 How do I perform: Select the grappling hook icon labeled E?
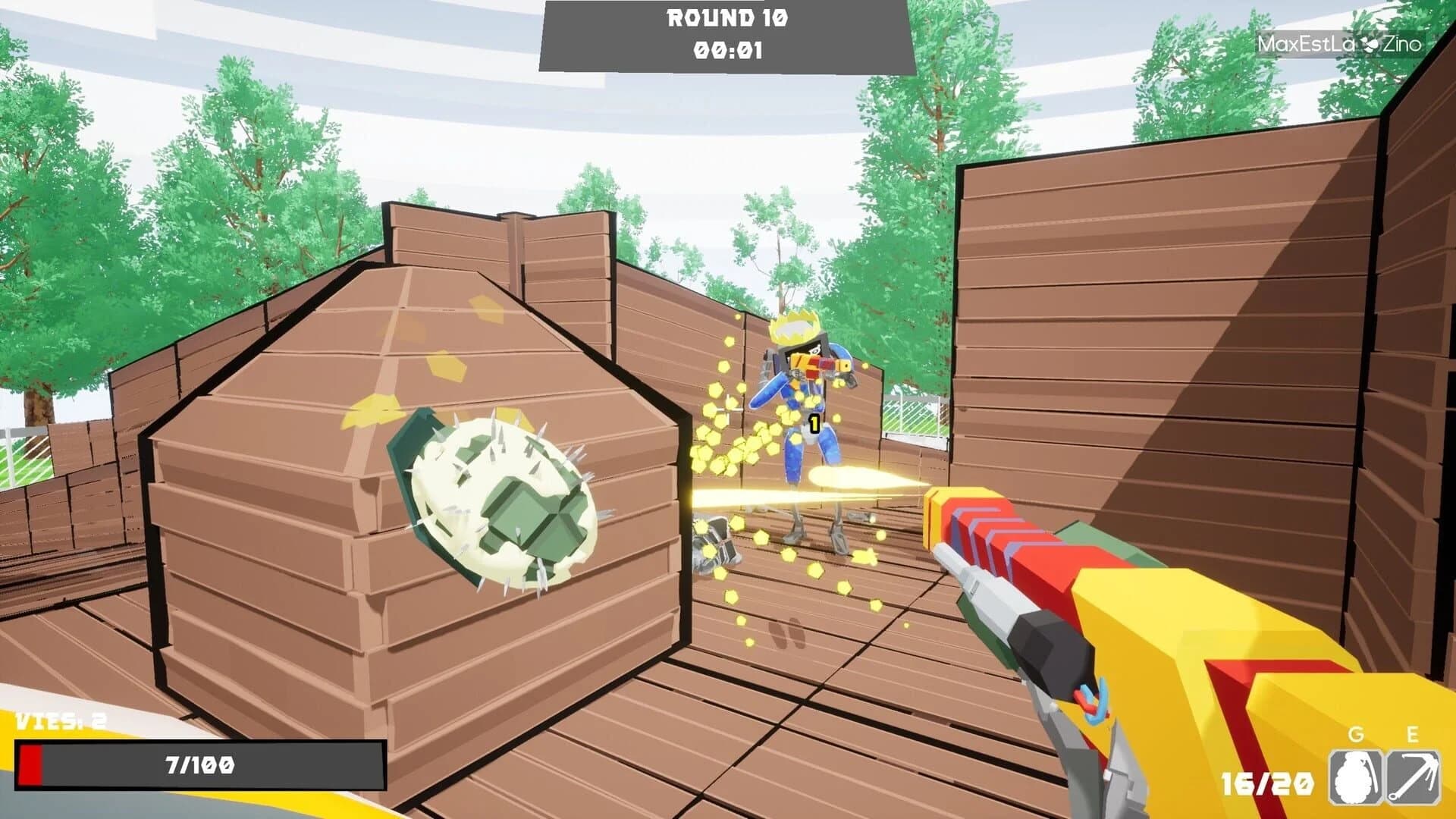(1413, 777)
